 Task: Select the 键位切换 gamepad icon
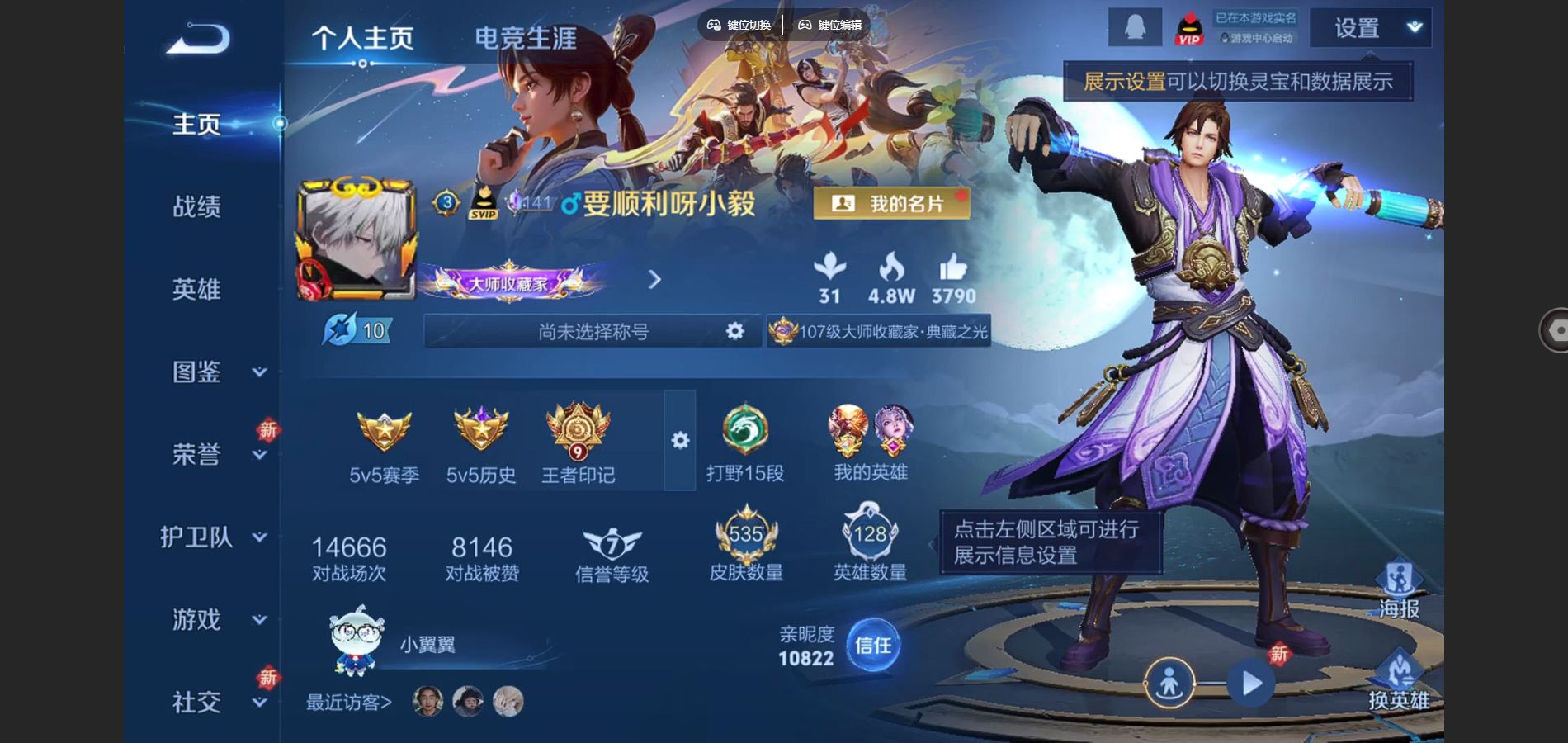tap(716, 25)
